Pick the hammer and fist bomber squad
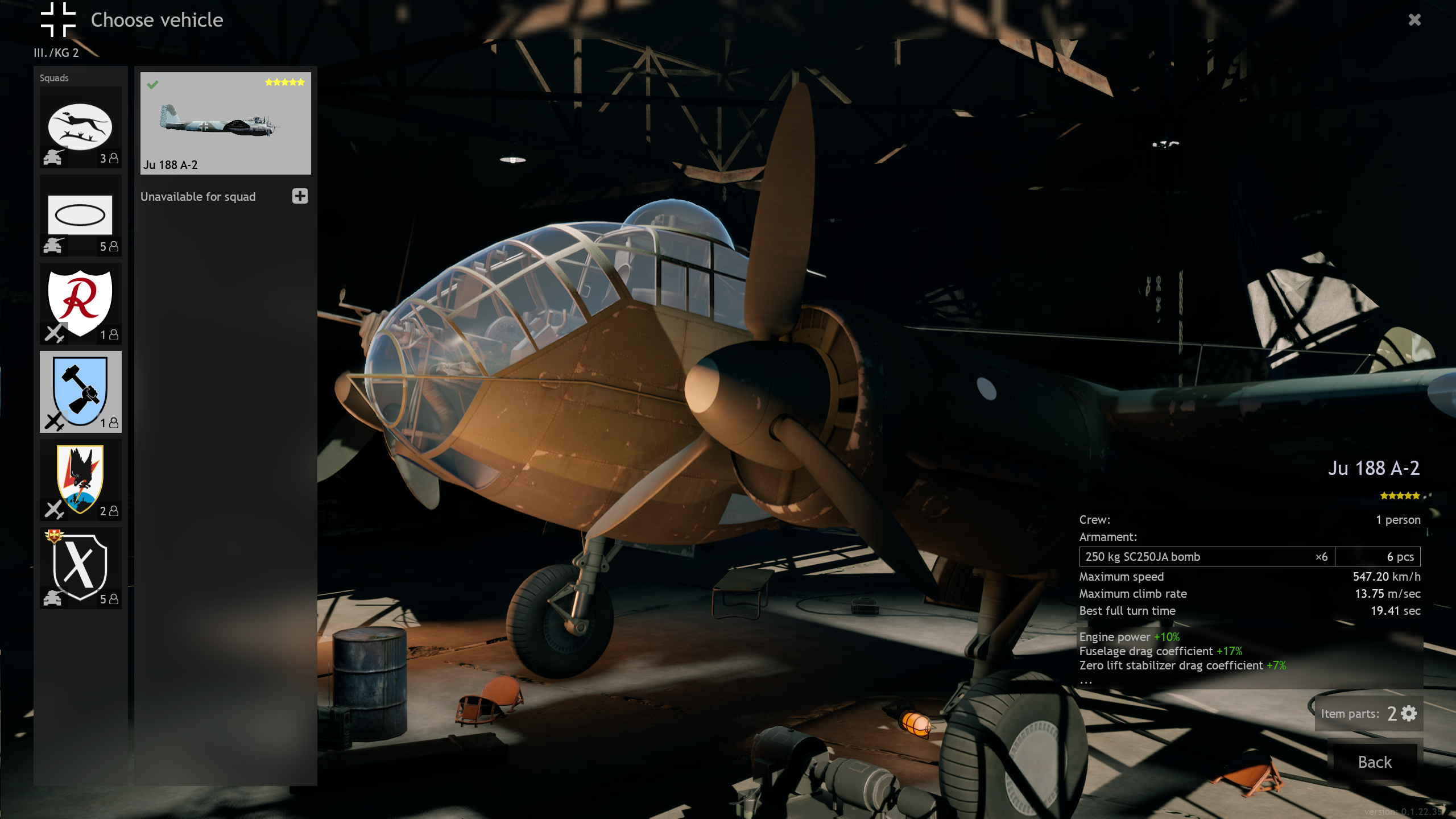The image size is (1456, 819). click(x=80, y=392)
